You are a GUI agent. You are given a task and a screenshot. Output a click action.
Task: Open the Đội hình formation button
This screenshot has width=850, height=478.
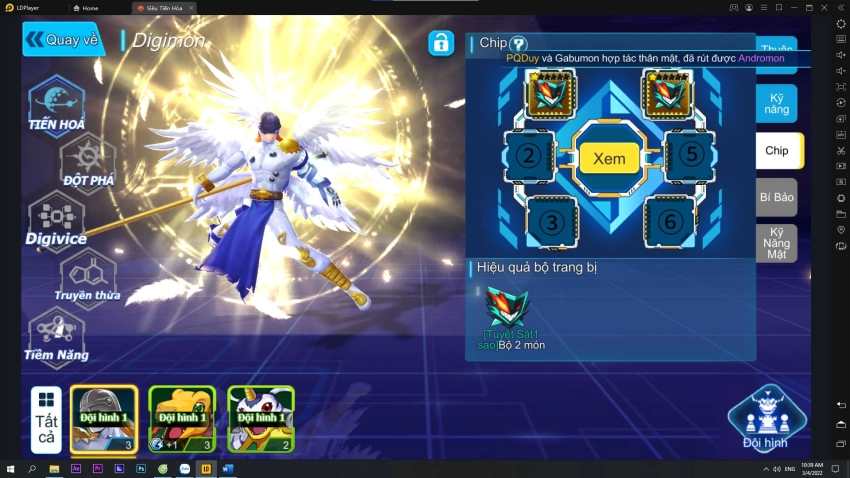coord(765,418)
